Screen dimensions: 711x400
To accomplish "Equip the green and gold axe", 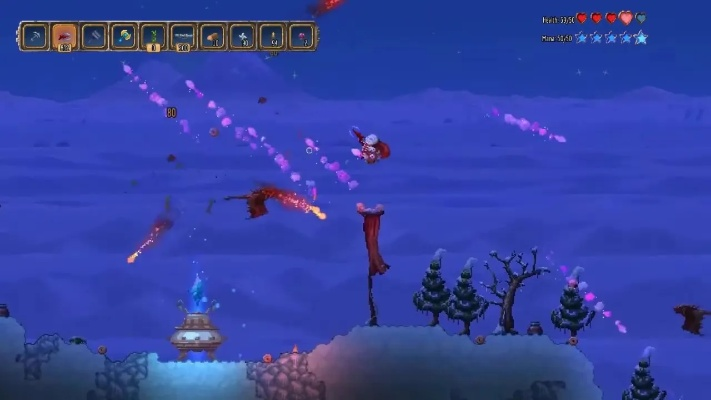I will [124, 37].
